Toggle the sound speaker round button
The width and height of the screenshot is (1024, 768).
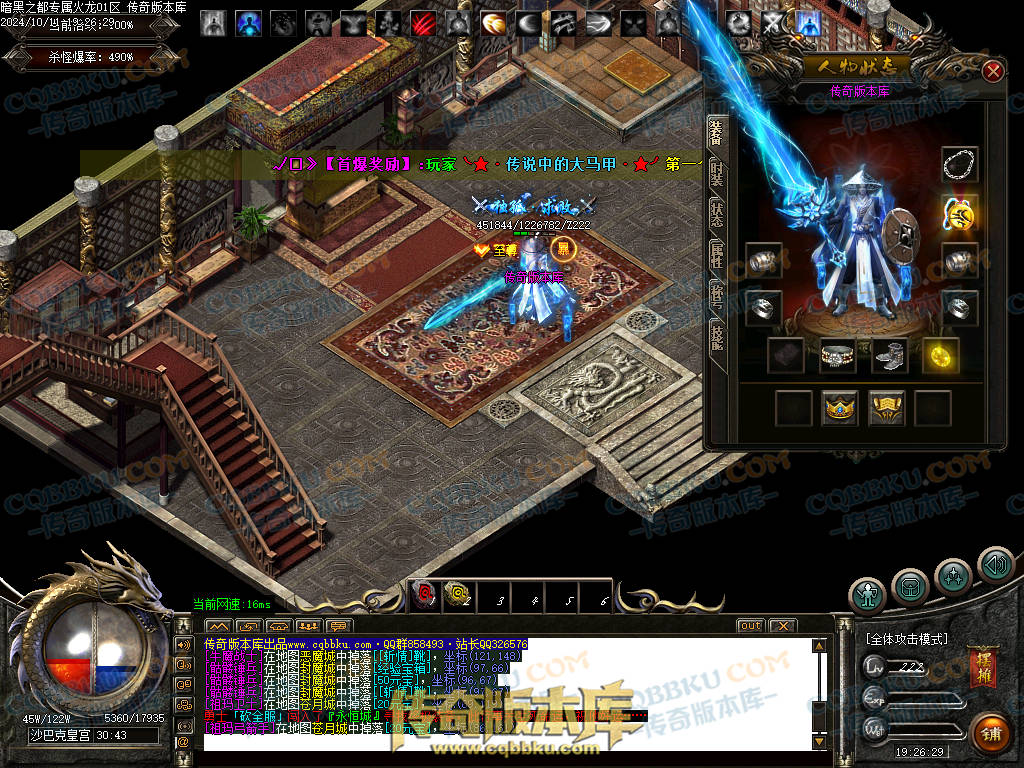[x=995, y=566]
